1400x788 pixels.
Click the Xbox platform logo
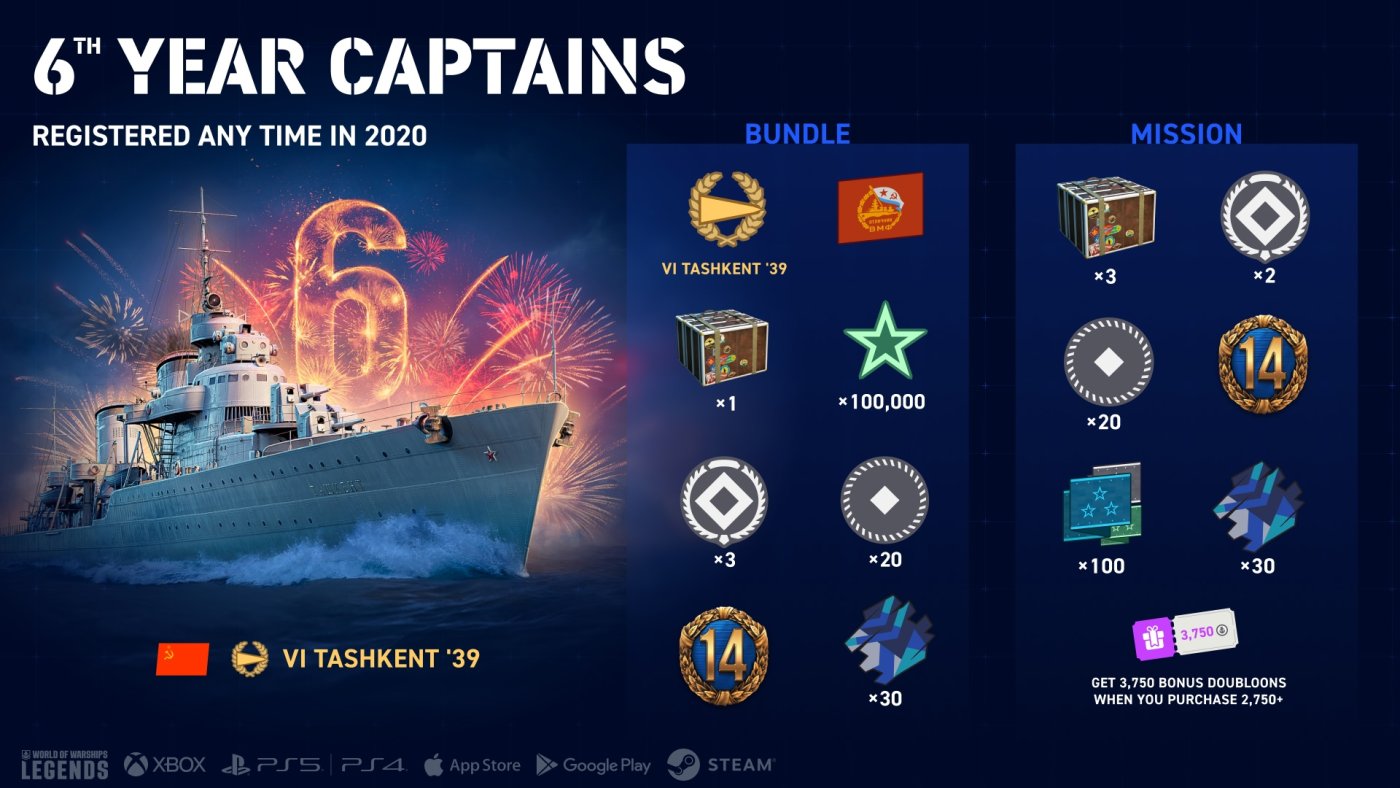click(x=165, y=765)
